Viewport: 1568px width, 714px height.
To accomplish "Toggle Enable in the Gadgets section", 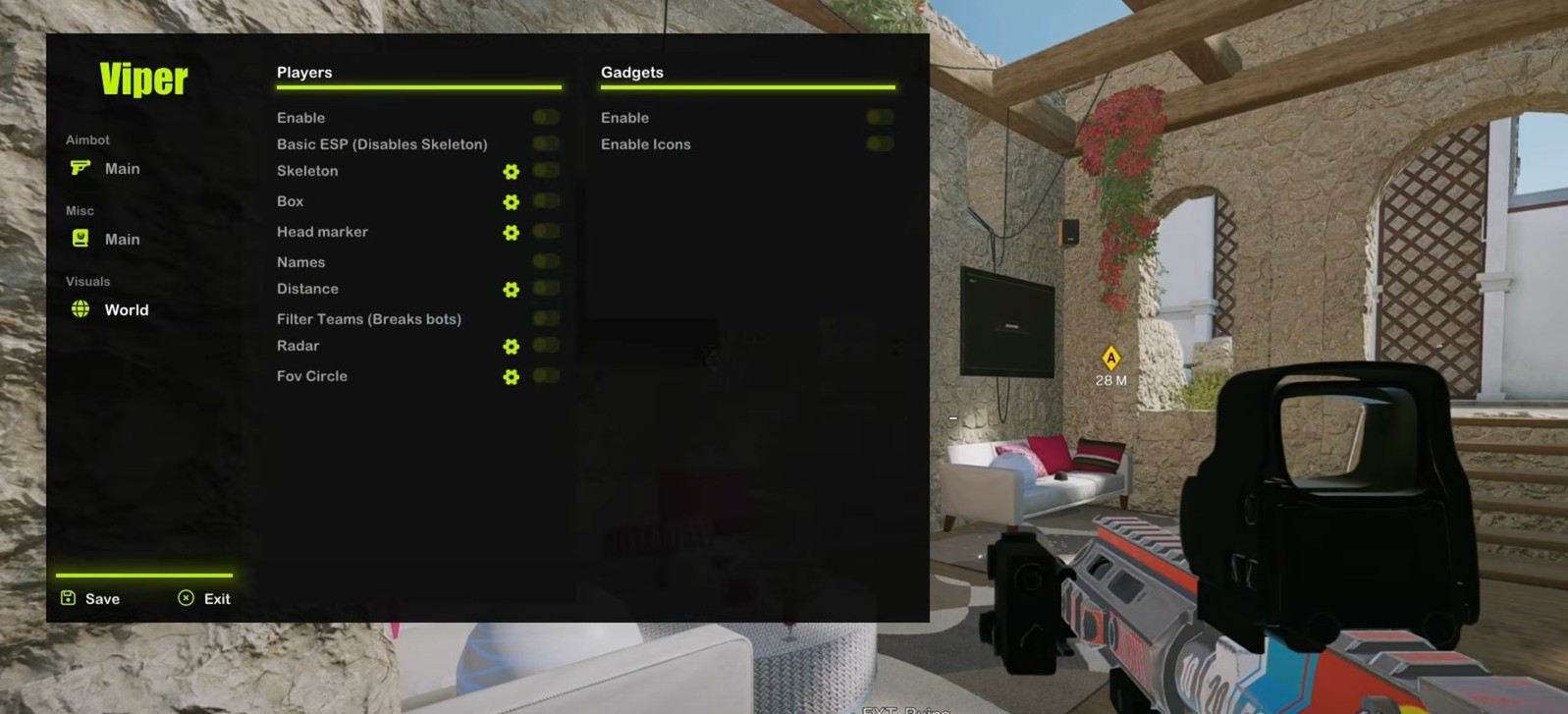I will [x=880, y=118].
